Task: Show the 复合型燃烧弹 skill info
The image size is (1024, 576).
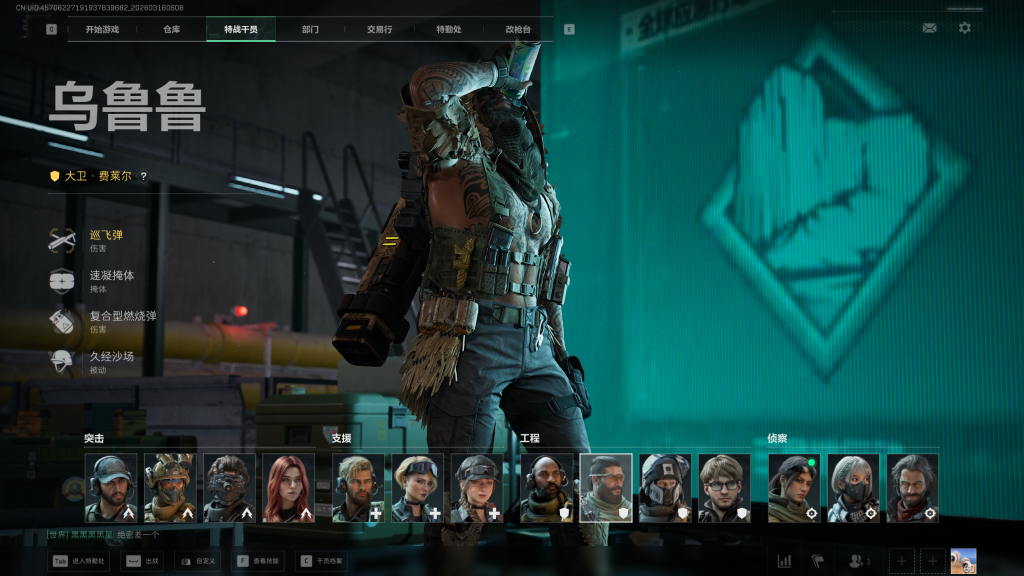Action: (120, 321)
